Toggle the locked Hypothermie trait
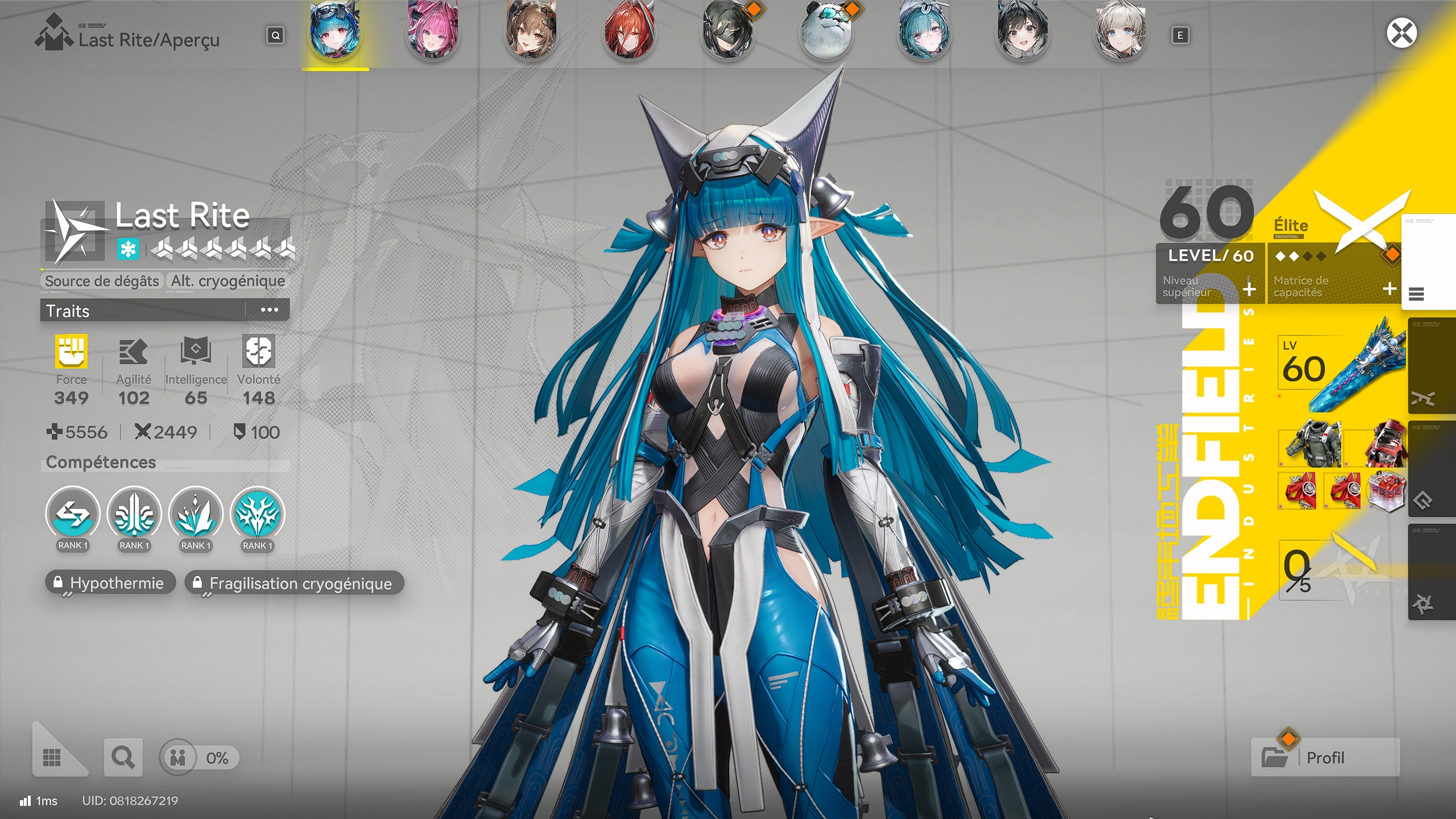The image size is (1456, 819). [x=110, y=582]
